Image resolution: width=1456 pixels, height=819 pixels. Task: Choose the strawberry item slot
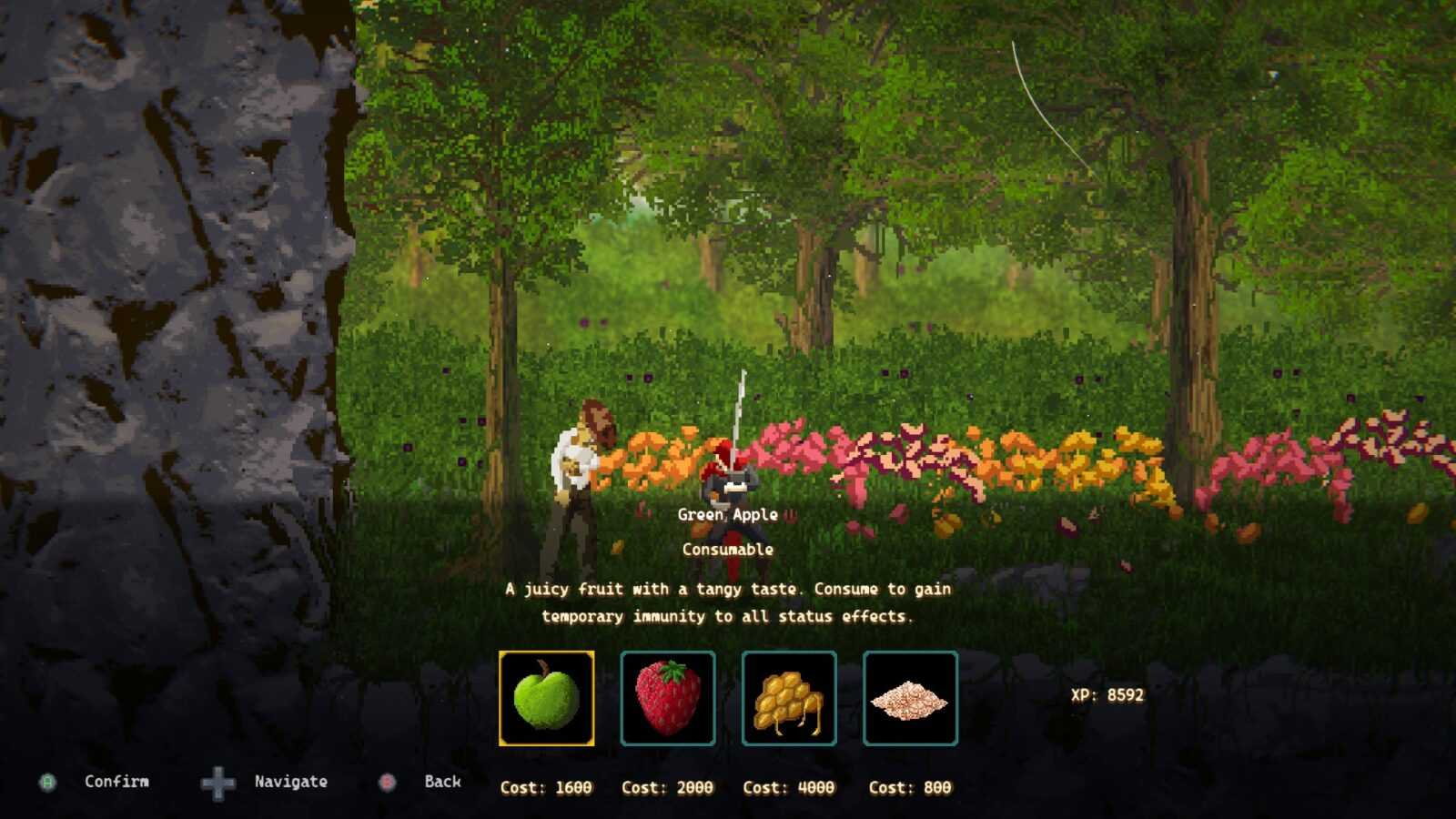668,698
